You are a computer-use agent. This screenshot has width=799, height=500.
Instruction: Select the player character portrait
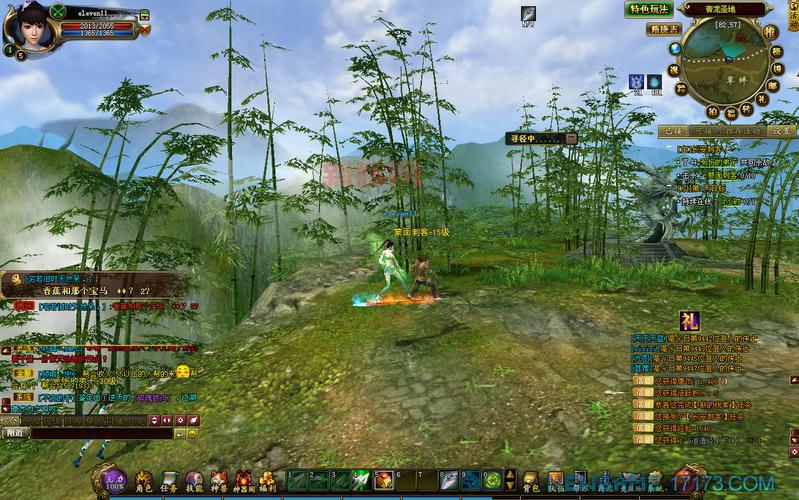coord(27,27)
